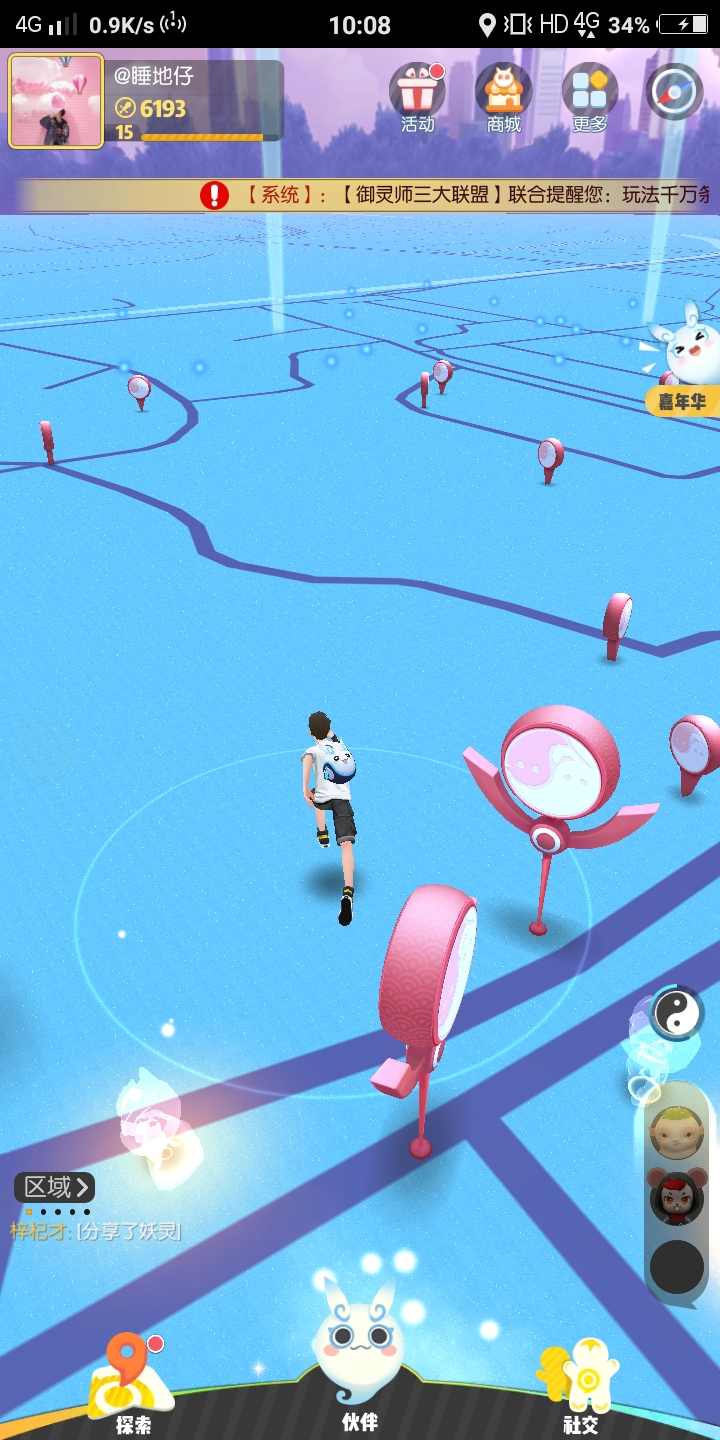This screenshot has width=720, height=1440.
Task: Select the red-haired bear-eared spirit portrait
Action: click(x=677, y=1197)
